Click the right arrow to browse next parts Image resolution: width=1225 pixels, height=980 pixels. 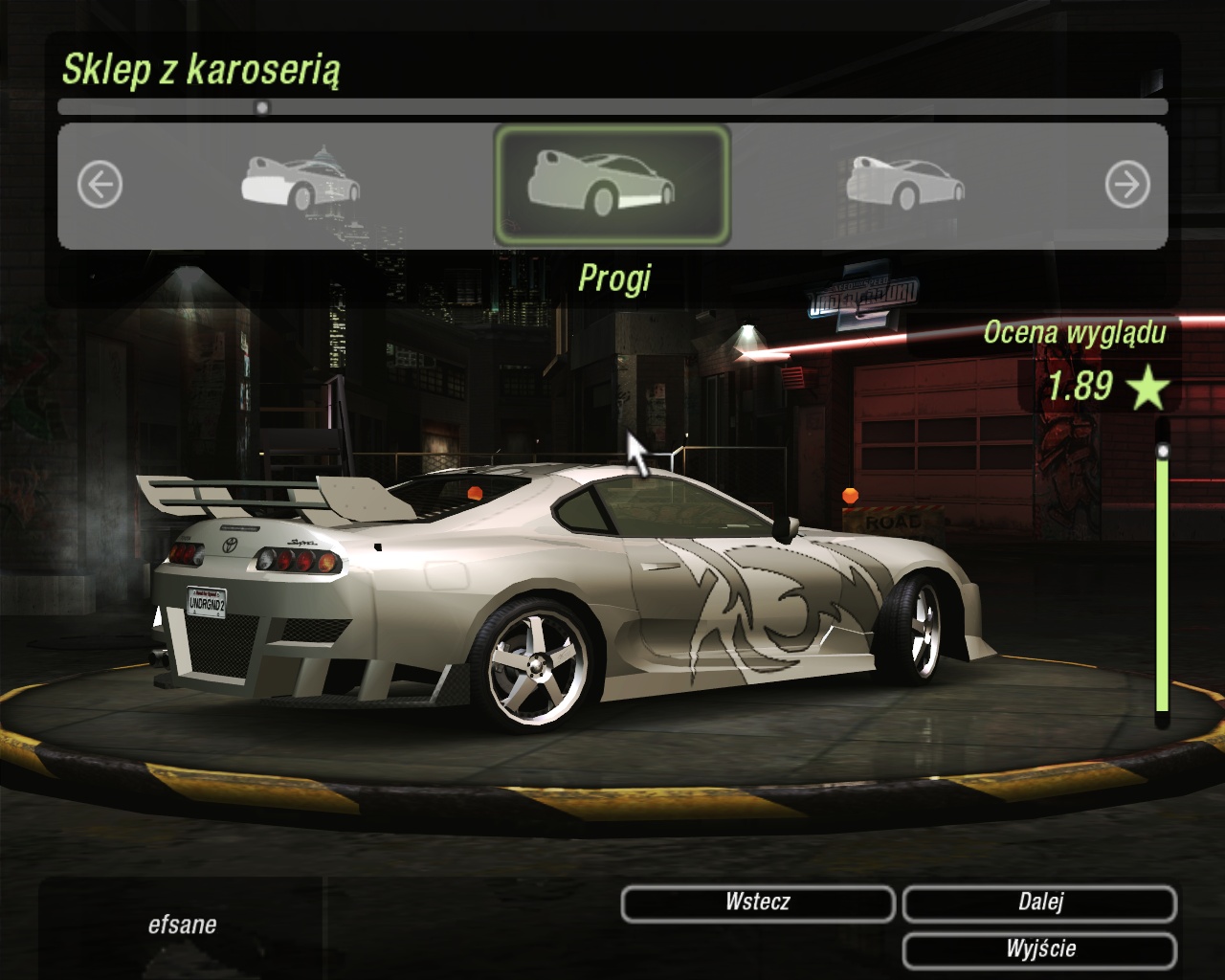coord(1126,185)
